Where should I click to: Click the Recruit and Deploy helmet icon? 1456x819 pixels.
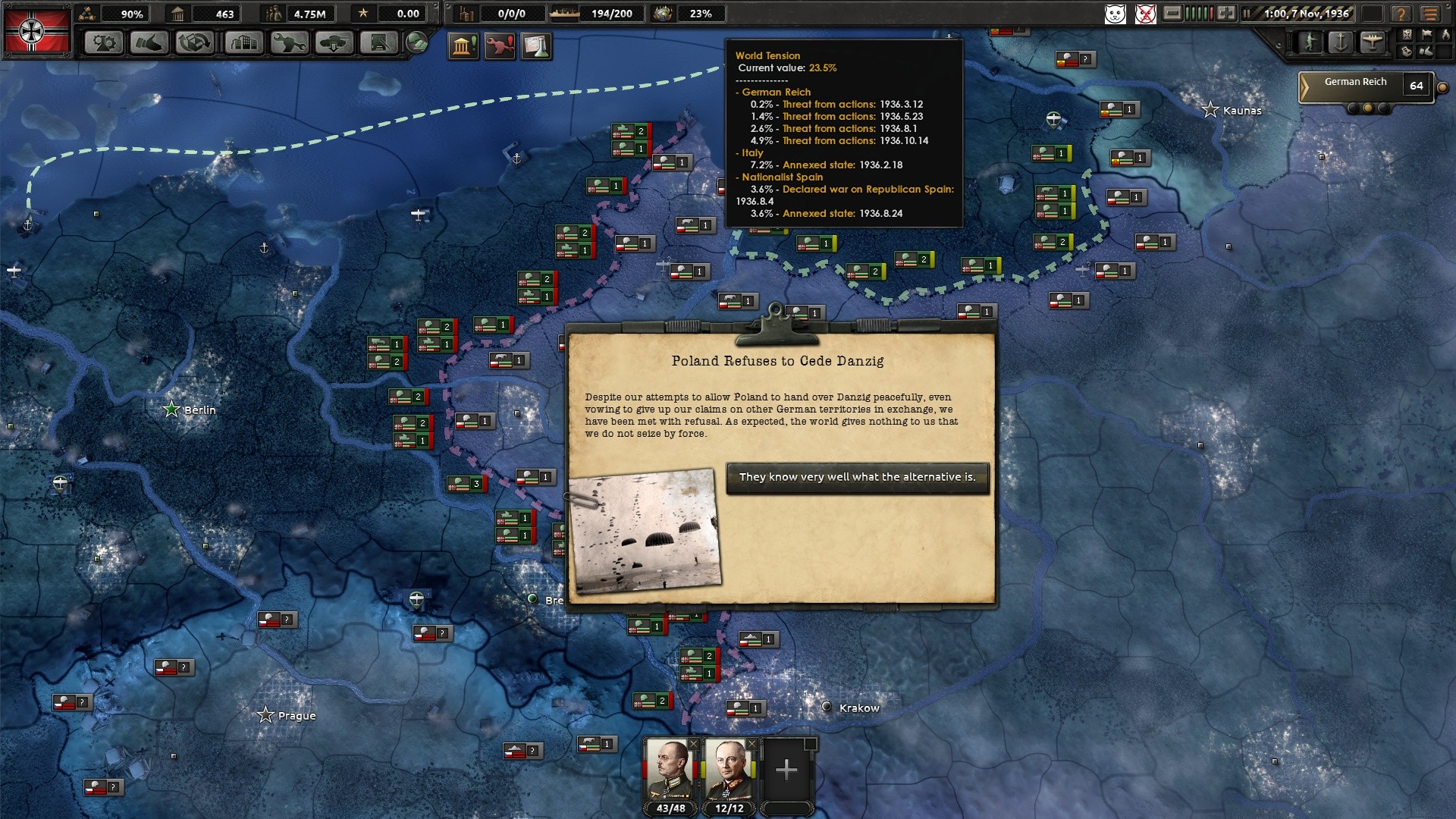[416, 43]
